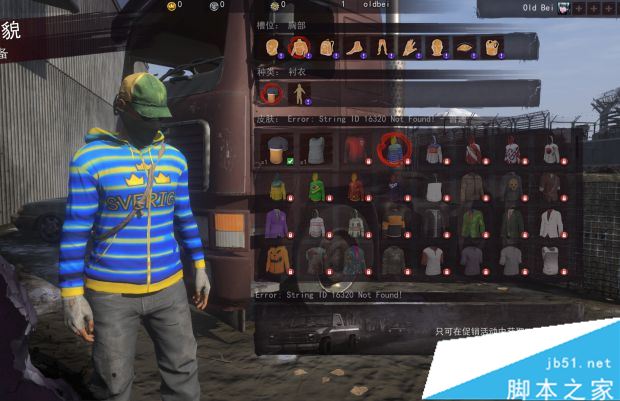Viewport: 620px width, 401px height.
Task: Choose the hat slot category
Action: click(x=464, y=47)
